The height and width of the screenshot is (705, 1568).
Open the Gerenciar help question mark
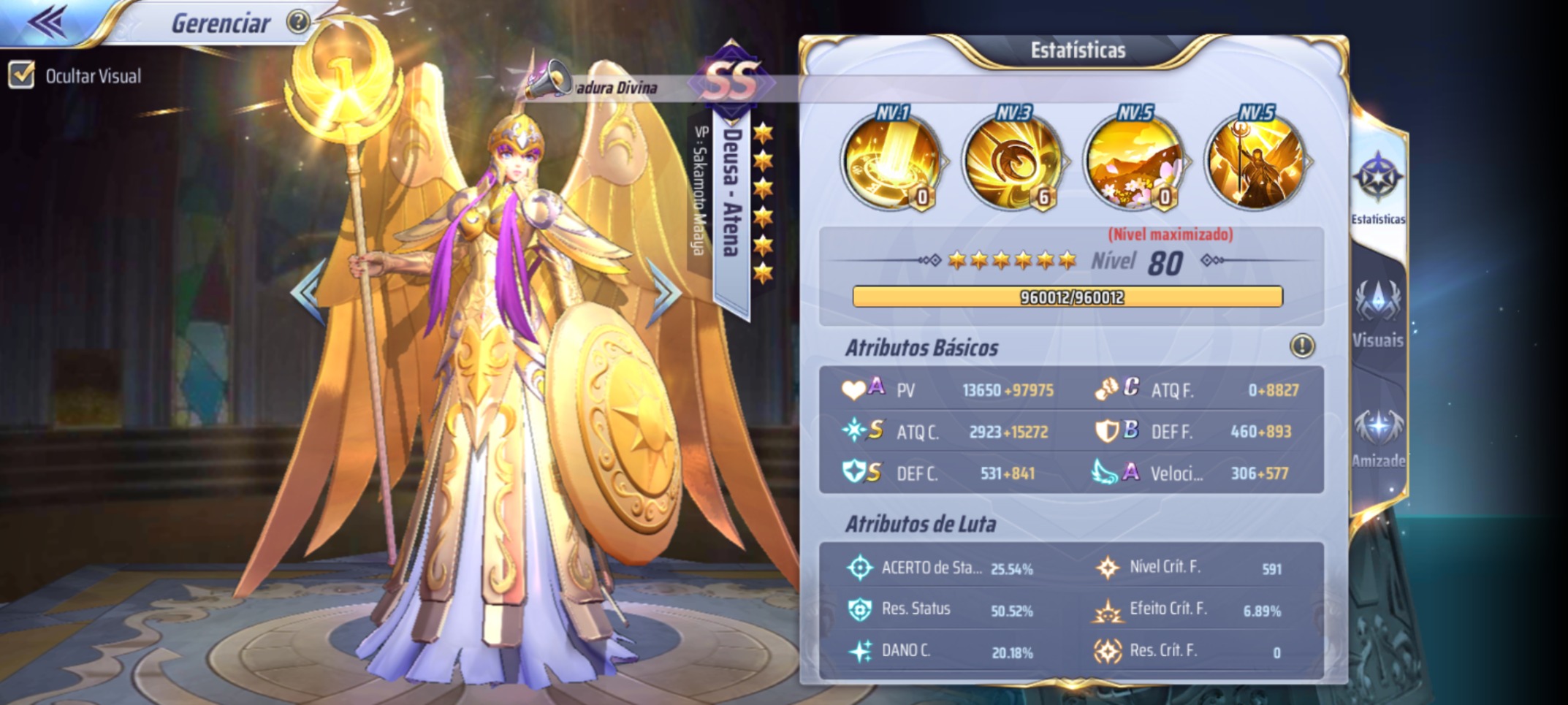pyautogui.click(x=297, y=22)
